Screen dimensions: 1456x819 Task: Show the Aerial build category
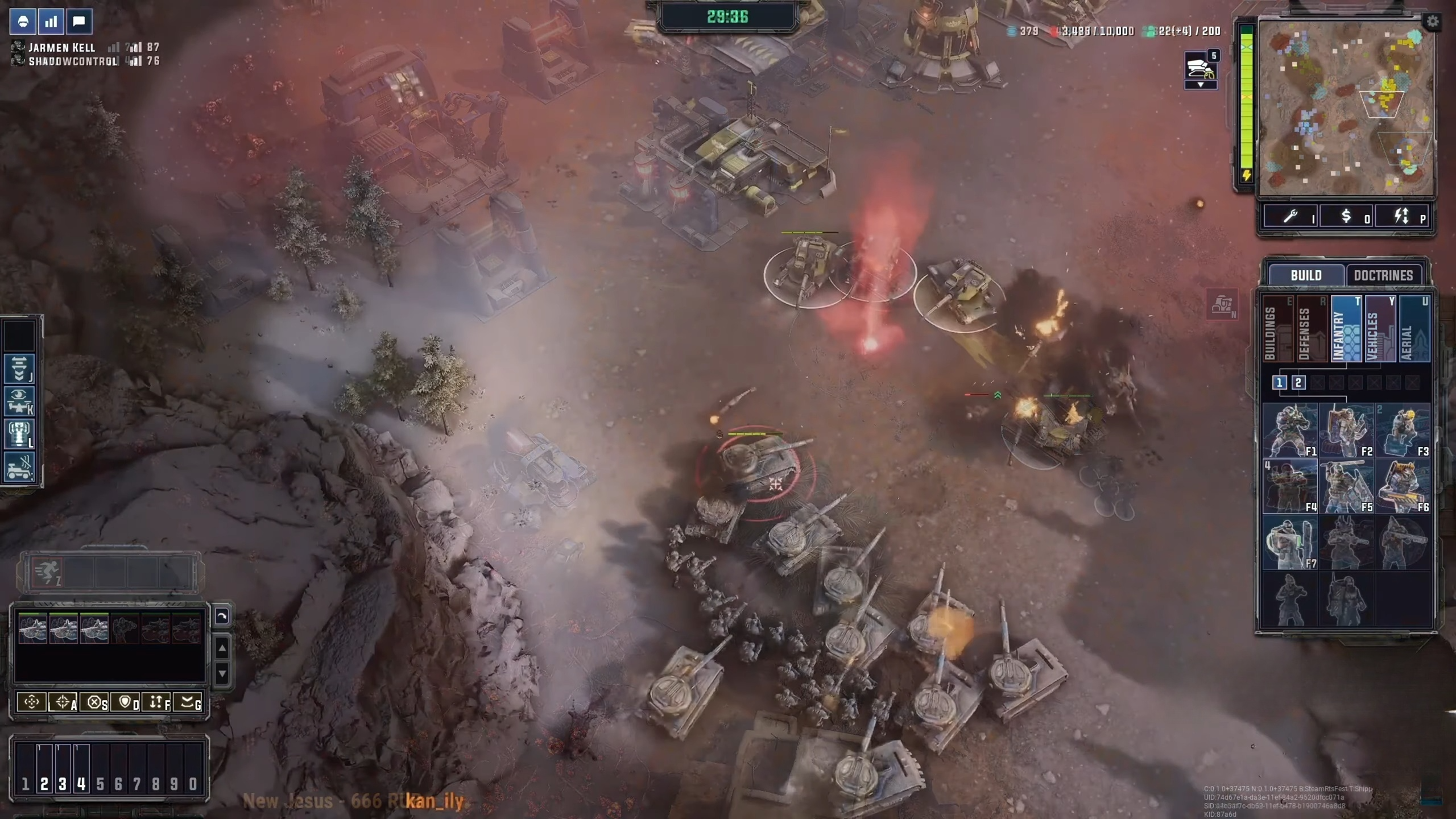click(x=1413, y=329)
